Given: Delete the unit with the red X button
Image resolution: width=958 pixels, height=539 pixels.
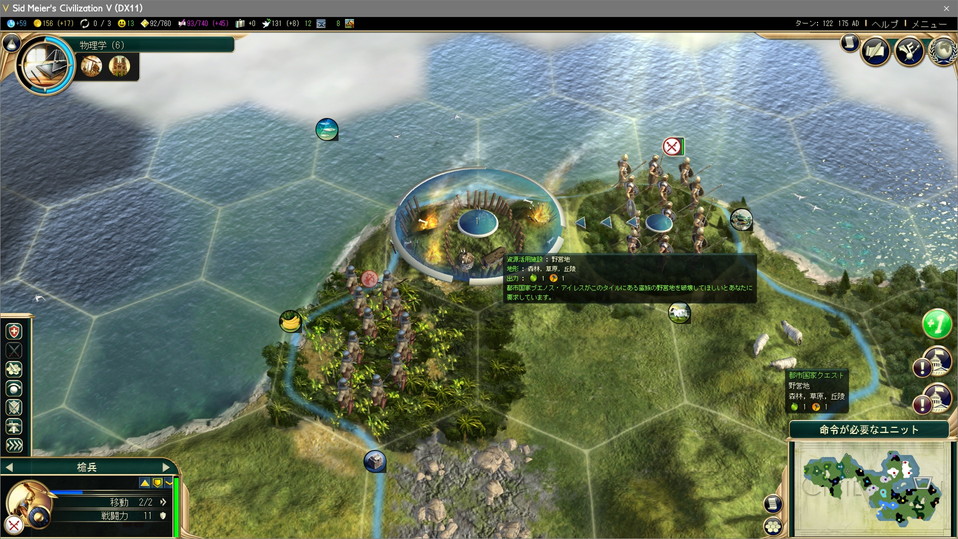Looking at the screenshot, I should tap(13, 524).
